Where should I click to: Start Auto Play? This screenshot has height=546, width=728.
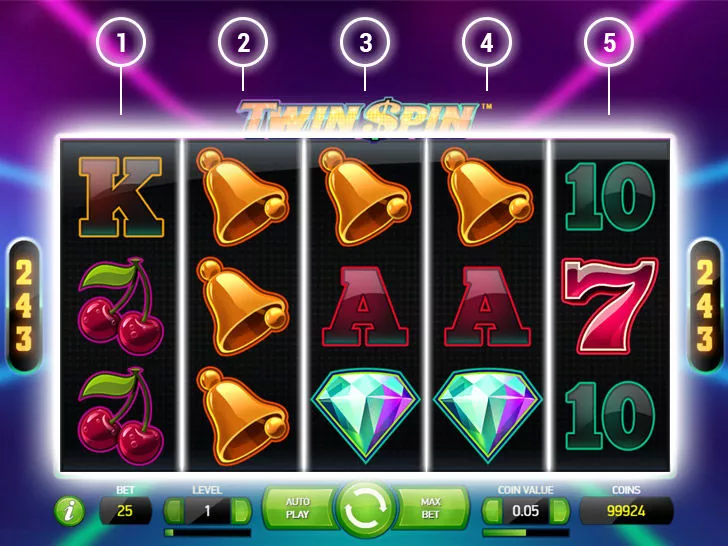(x=298, y=508)
